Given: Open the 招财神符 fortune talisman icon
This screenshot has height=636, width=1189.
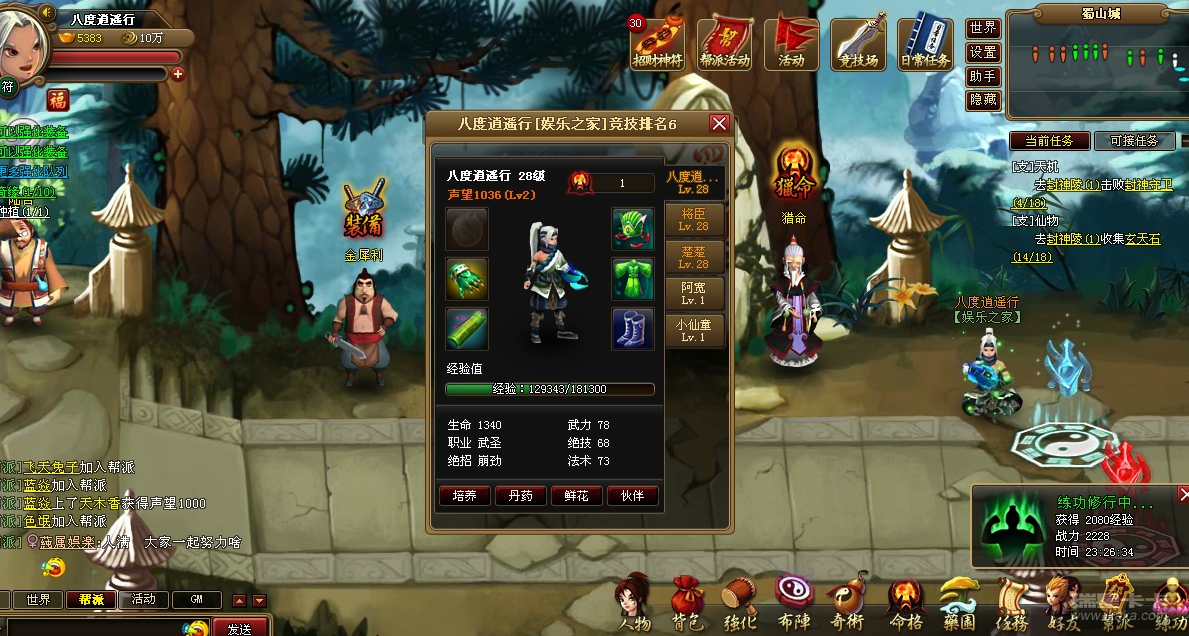Looking at the screenshot, I should pyautogui.click(x=657, y=42).
